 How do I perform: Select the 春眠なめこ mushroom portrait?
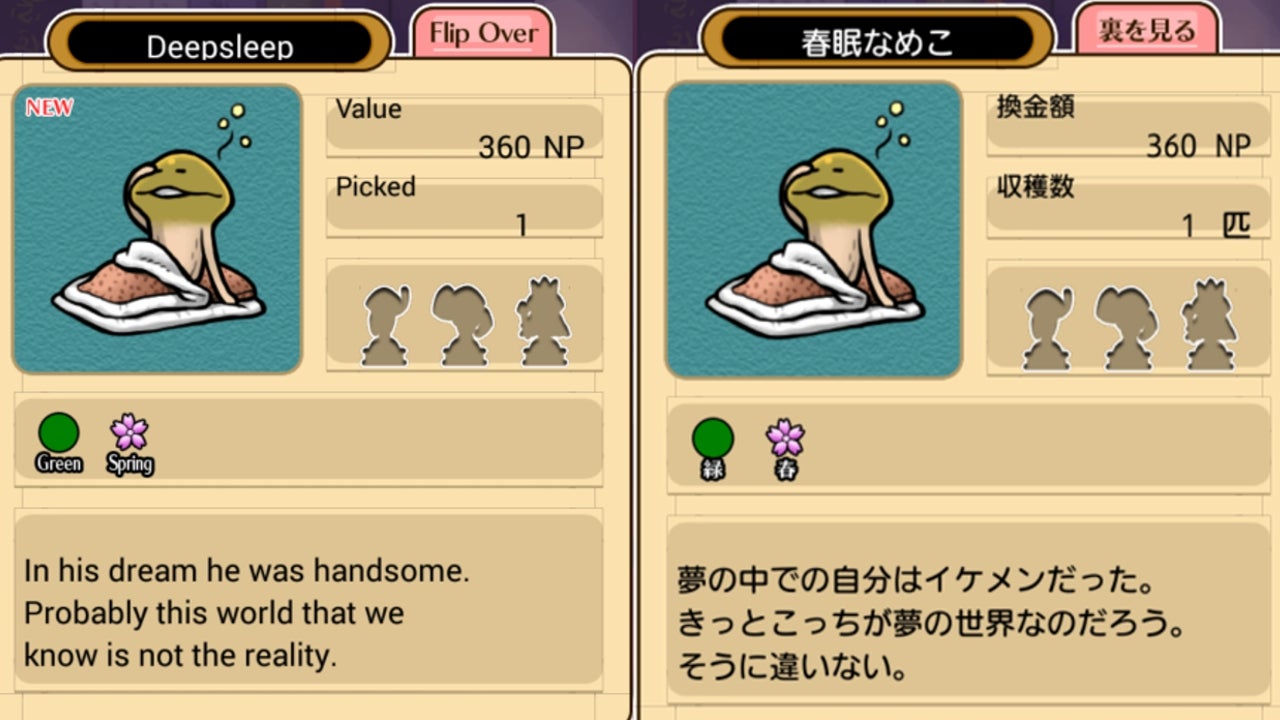[814, 229]
